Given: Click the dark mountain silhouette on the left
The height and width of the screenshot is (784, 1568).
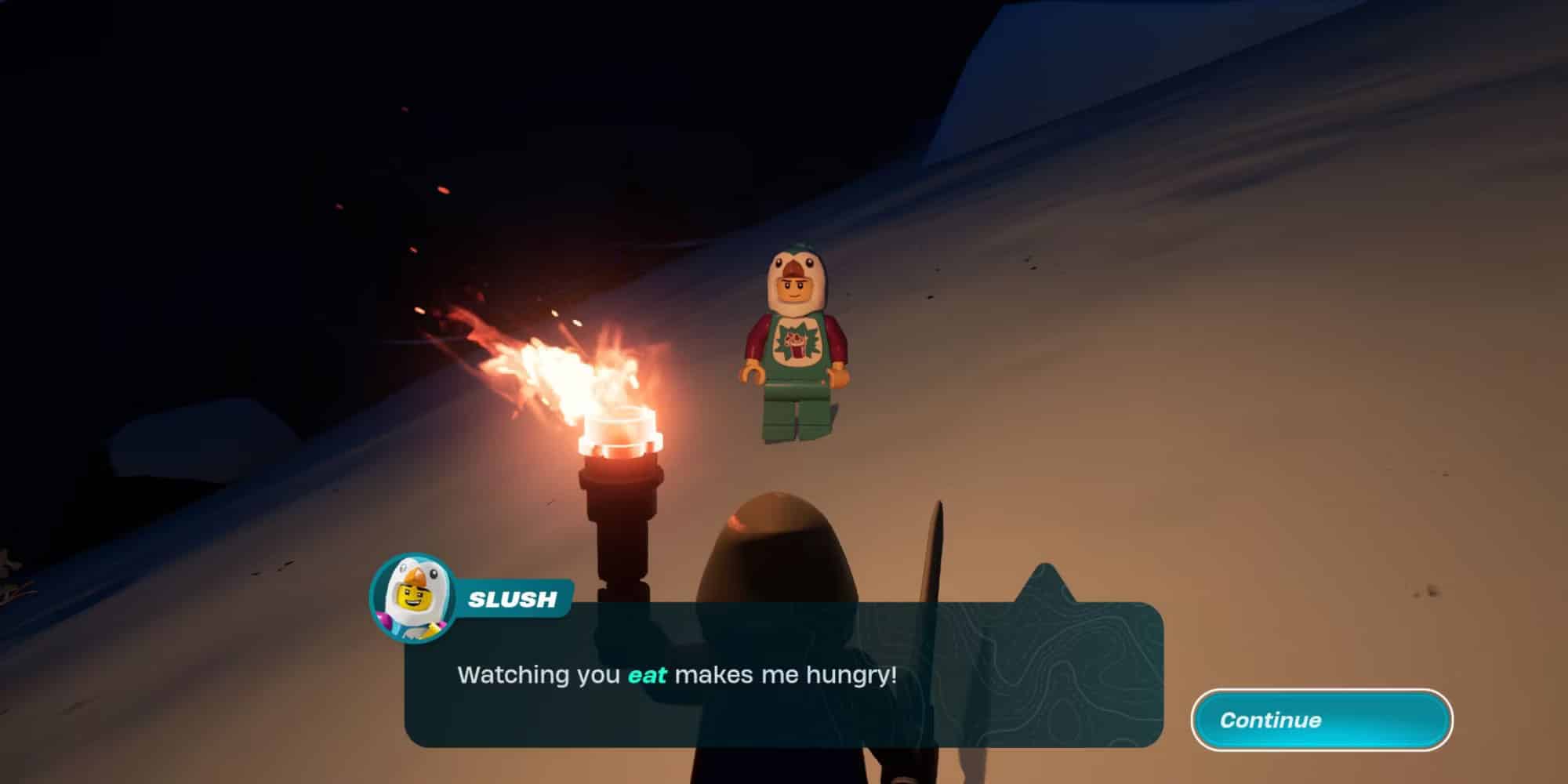Looking at the screenshot, I should coord(235,196).
